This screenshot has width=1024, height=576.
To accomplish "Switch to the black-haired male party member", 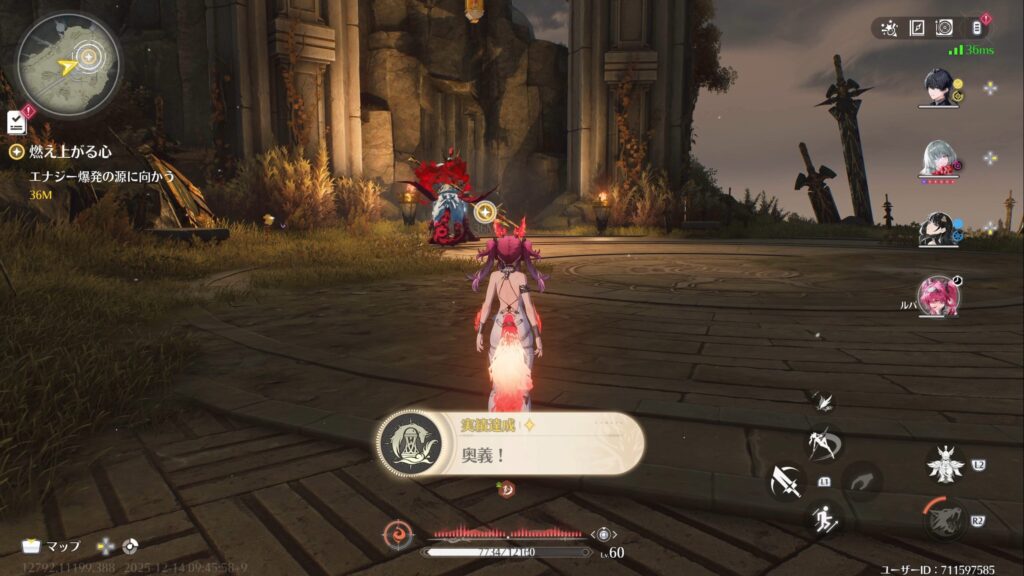I will click(938, 87).
